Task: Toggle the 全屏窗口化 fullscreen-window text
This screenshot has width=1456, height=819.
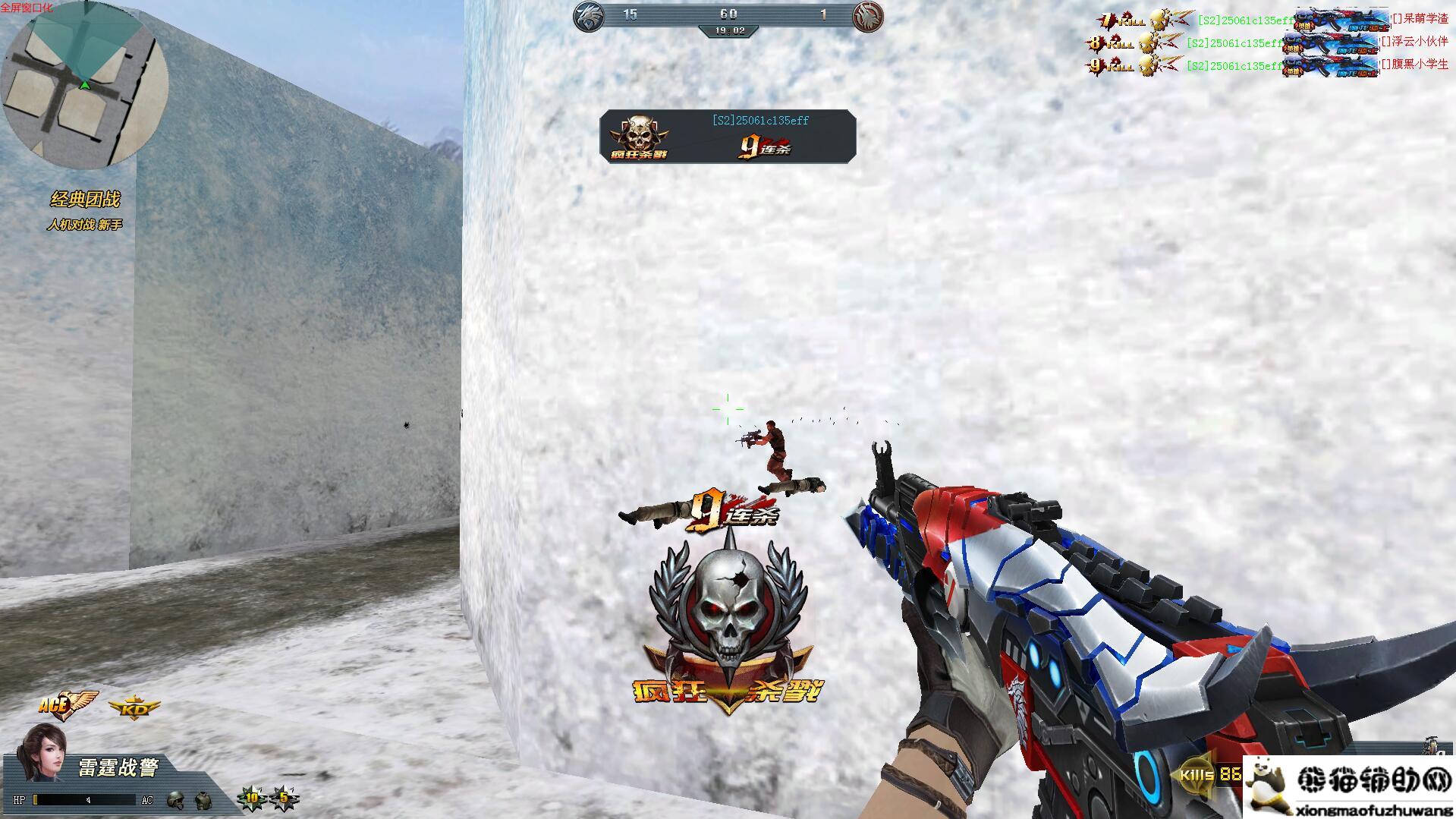Action: (x=27, y=8)
